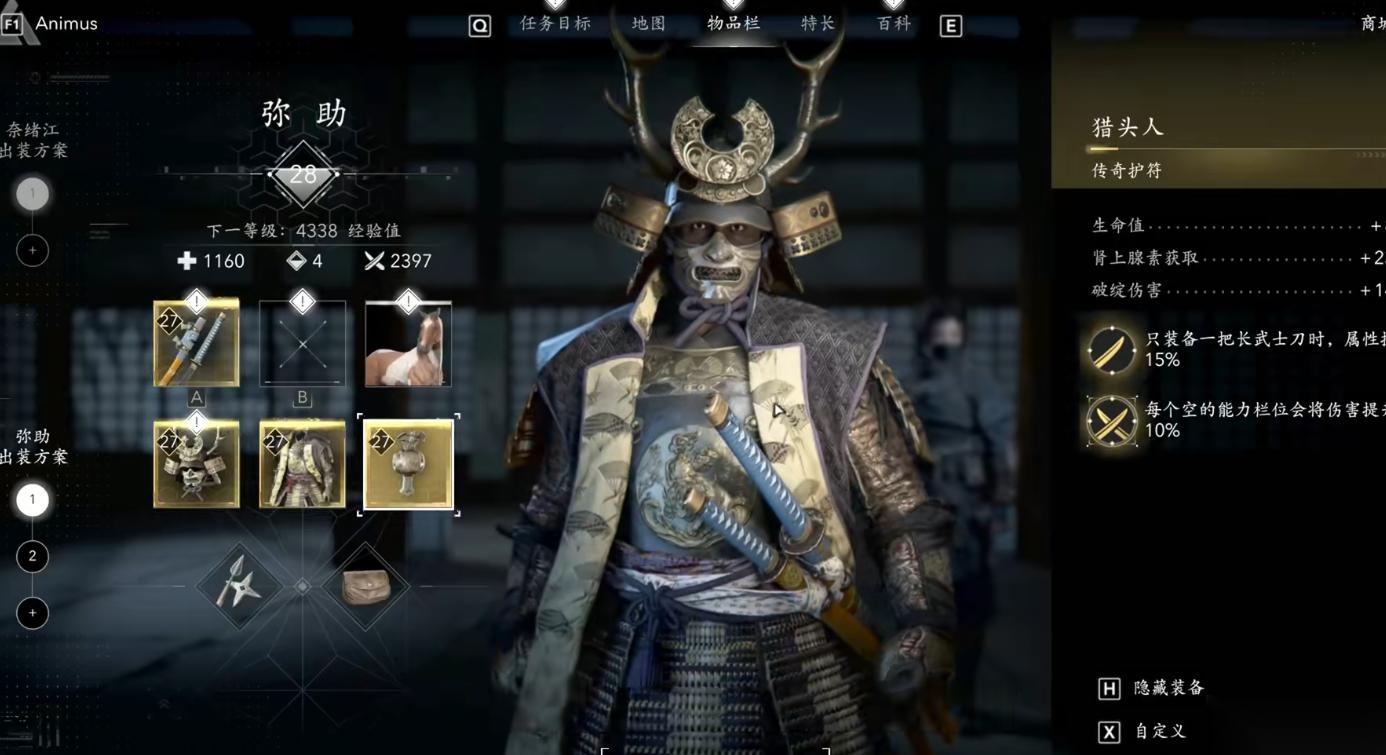
Task: Select the 物品栏 tab
Action: pyautogui.click(x=734, y=23)
